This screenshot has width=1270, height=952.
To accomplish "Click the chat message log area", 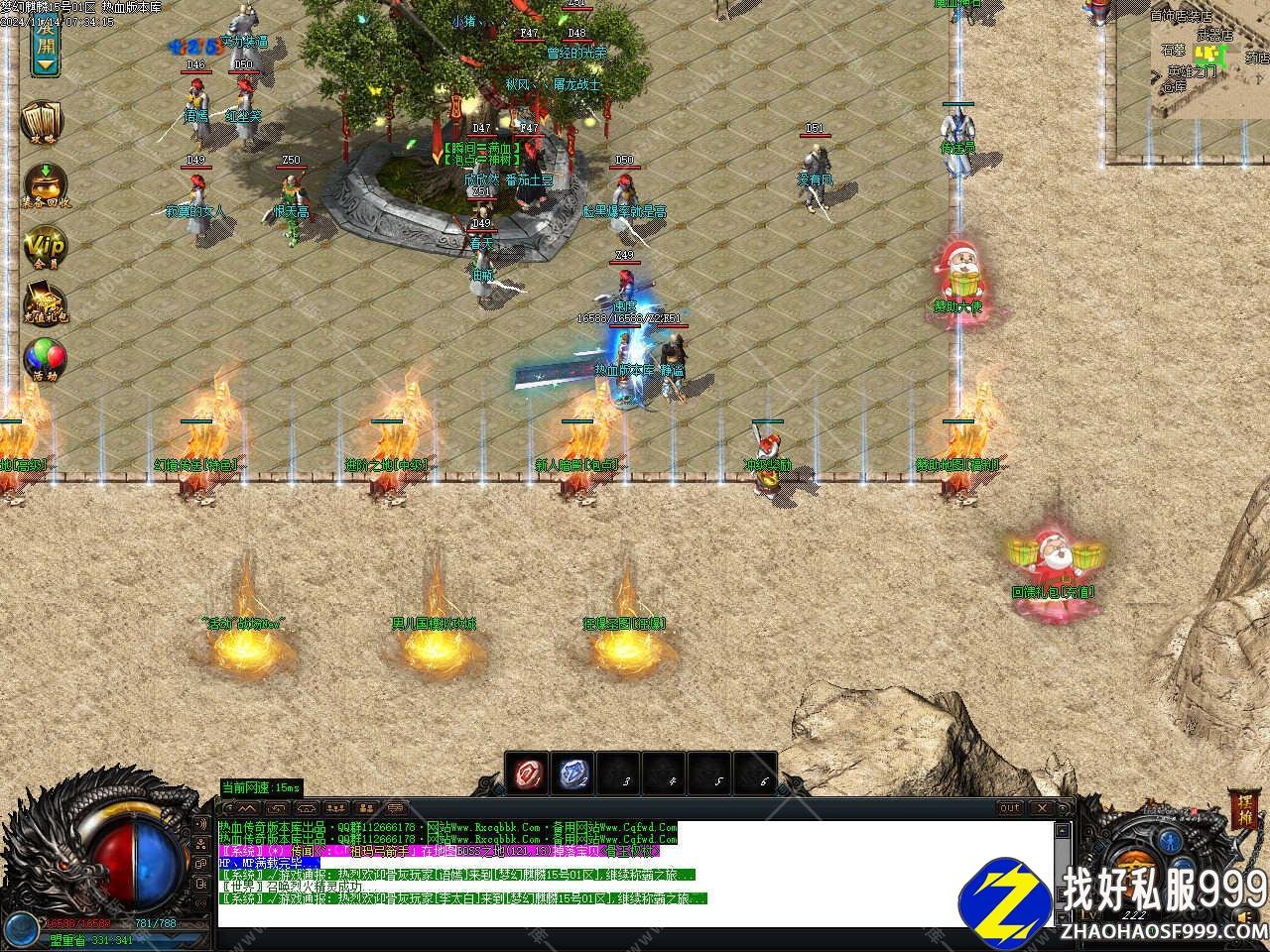I will (x=635, y=873).
